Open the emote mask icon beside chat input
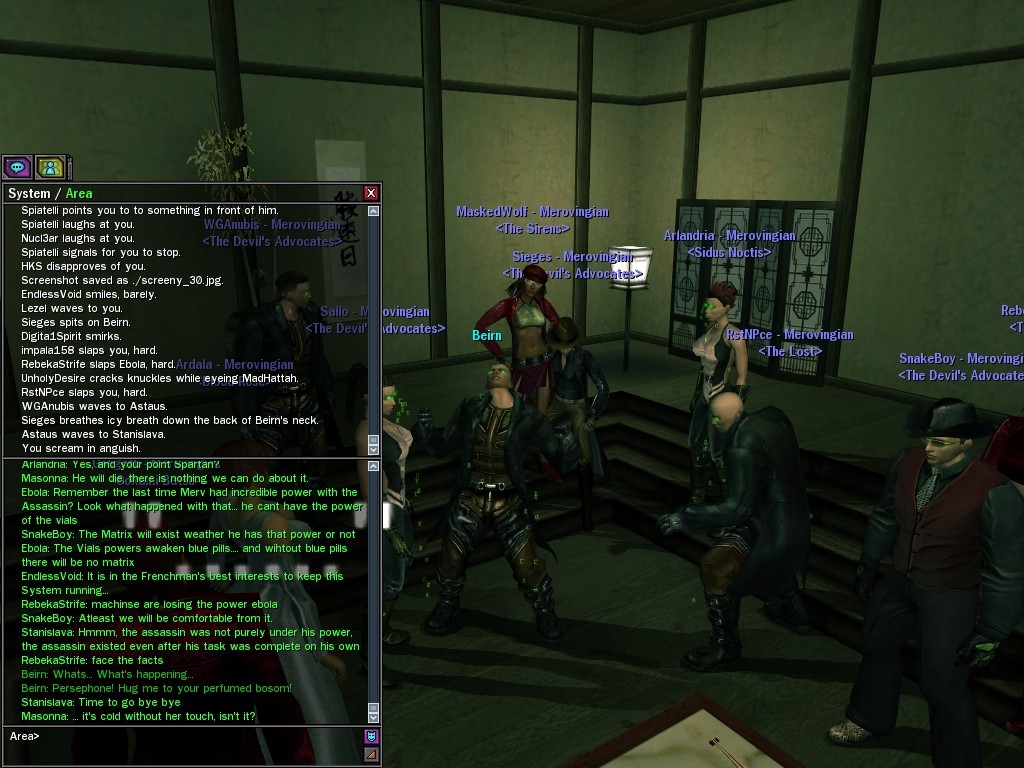The width and height of the screenshot is (1024, 768). [x=372, y=737]
